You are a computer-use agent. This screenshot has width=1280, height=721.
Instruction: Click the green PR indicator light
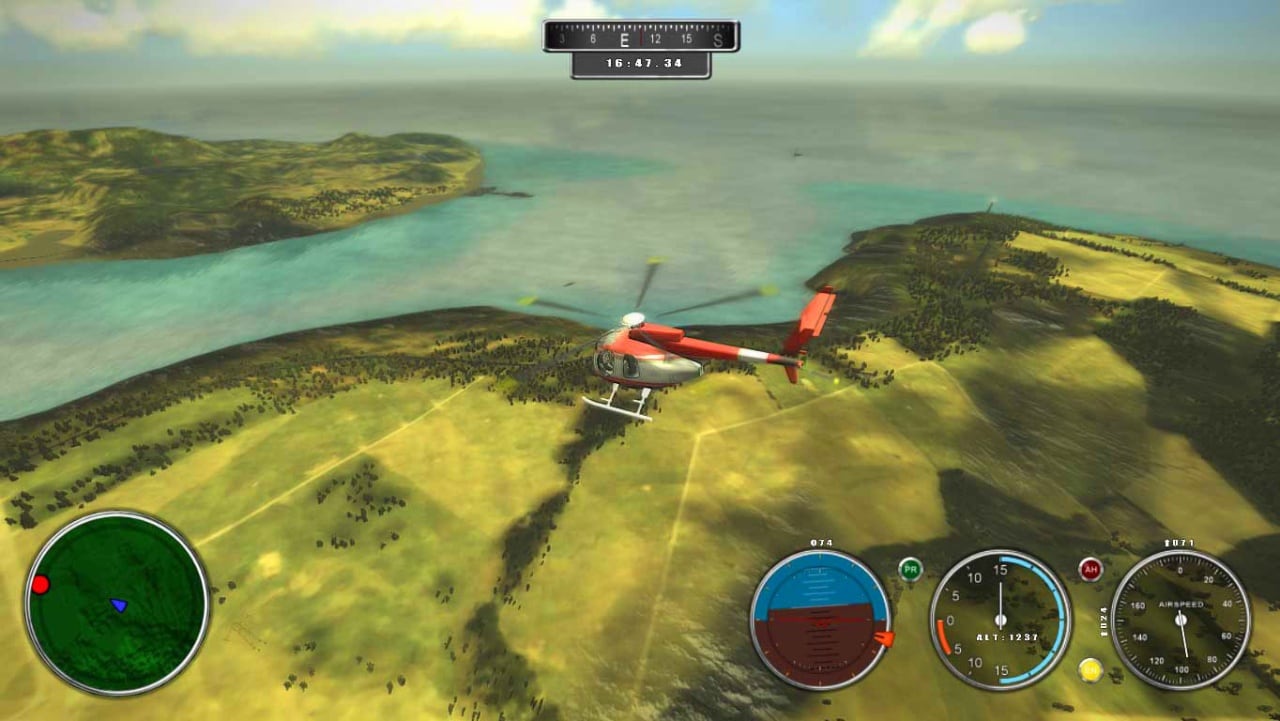point(910,569)
